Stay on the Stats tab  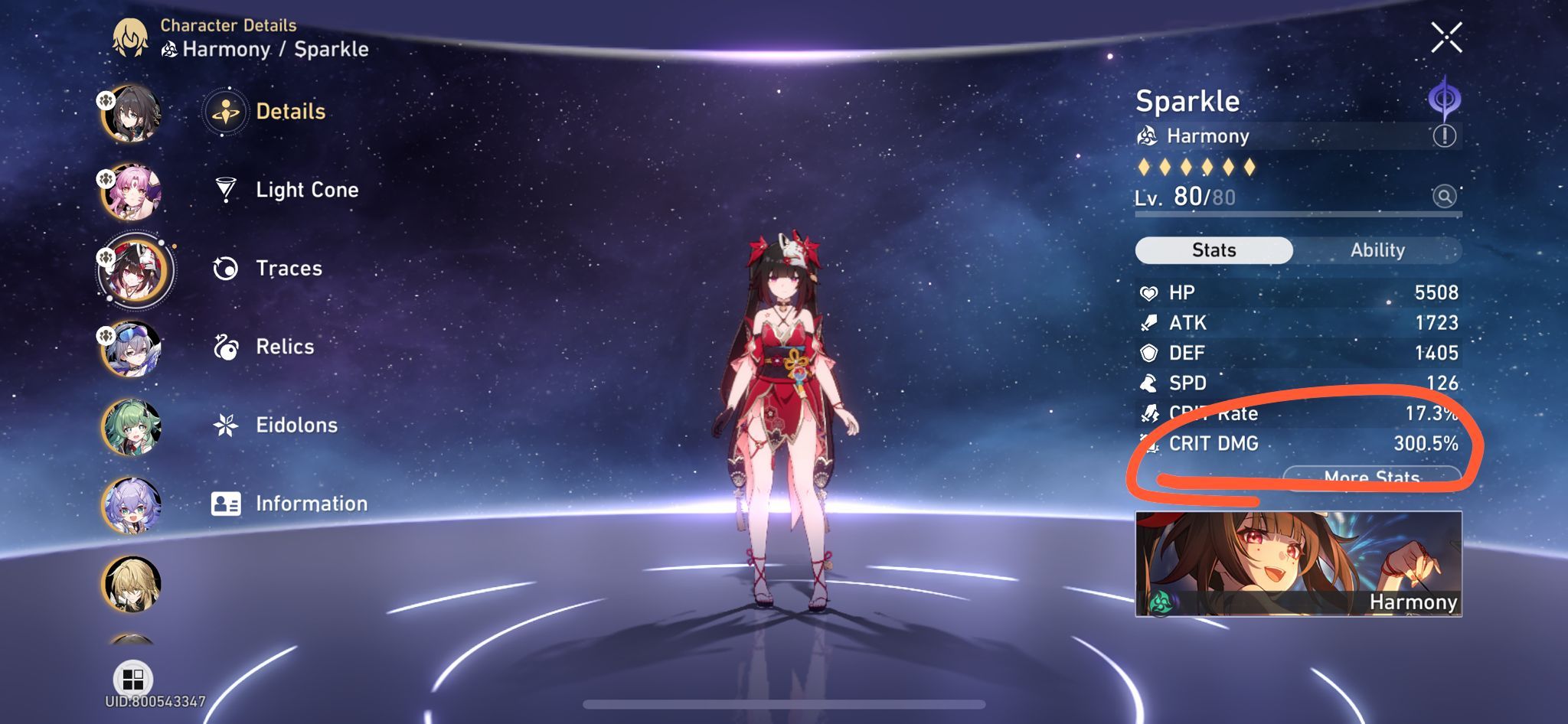click(x=1214, y=250)
